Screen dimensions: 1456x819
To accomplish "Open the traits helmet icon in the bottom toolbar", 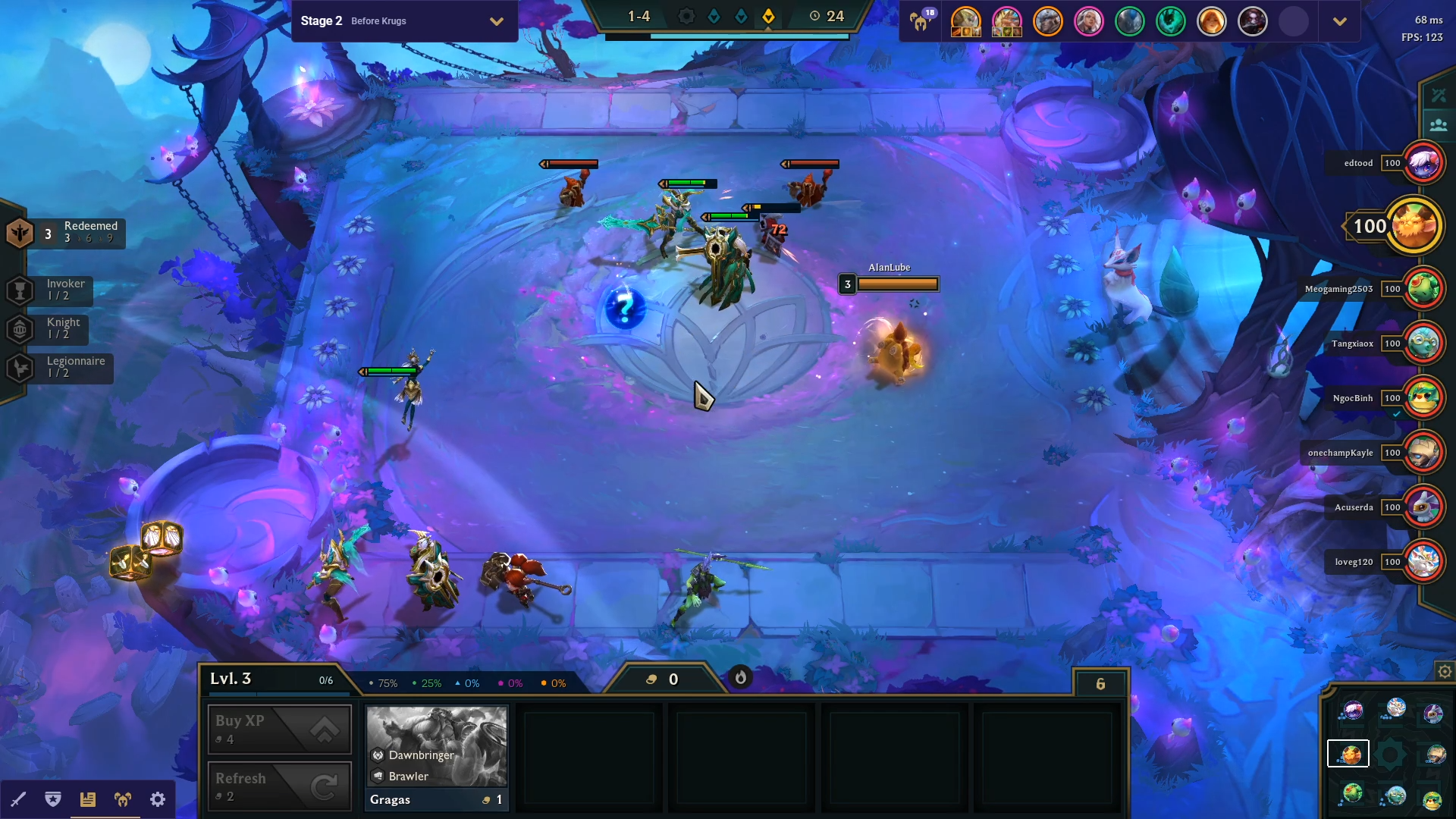I will [x=122, y=799].
